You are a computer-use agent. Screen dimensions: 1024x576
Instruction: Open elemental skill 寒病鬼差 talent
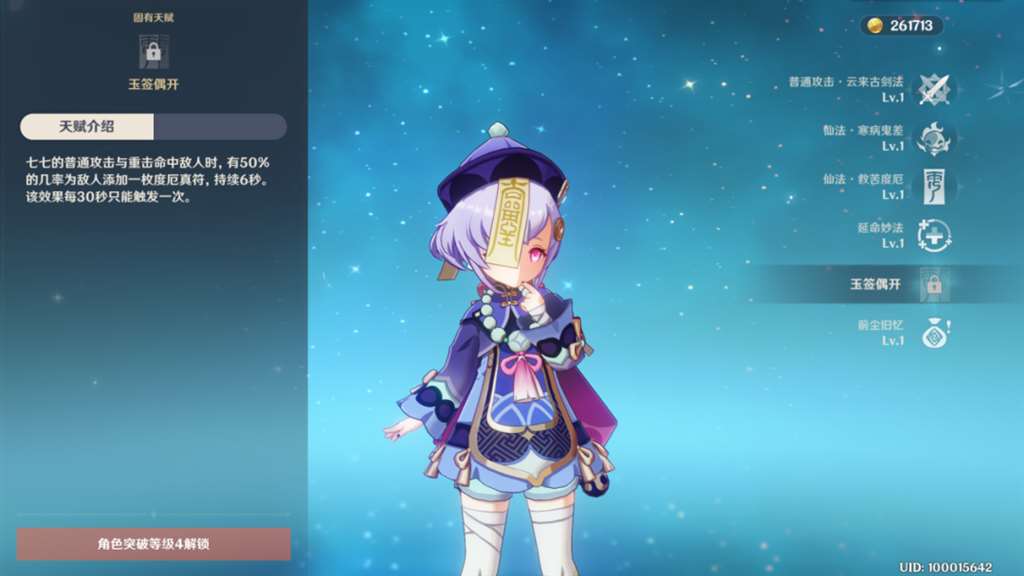pos(933,138)
